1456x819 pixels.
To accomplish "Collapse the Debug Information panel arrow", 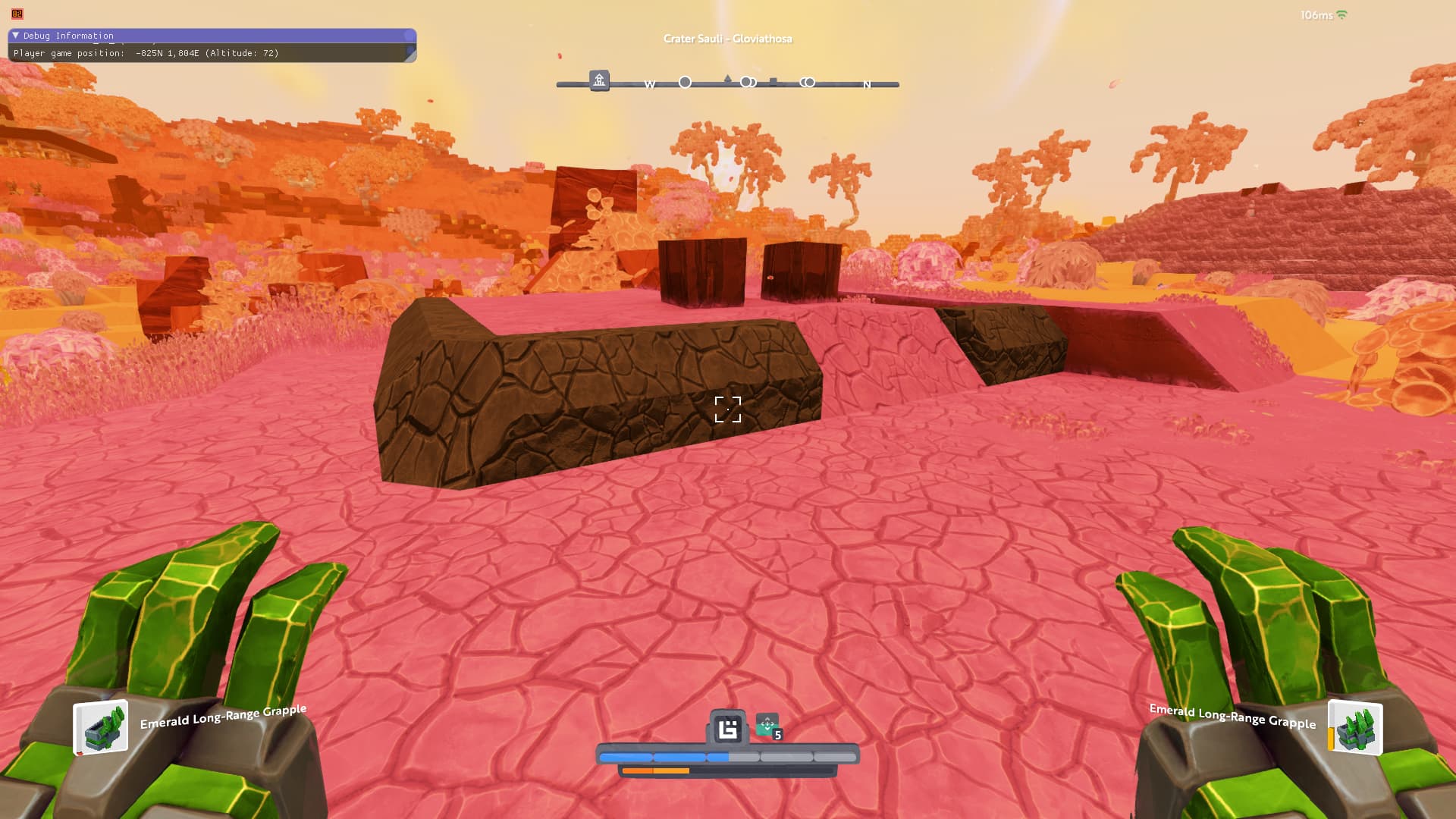I will (x=15, y=36).
